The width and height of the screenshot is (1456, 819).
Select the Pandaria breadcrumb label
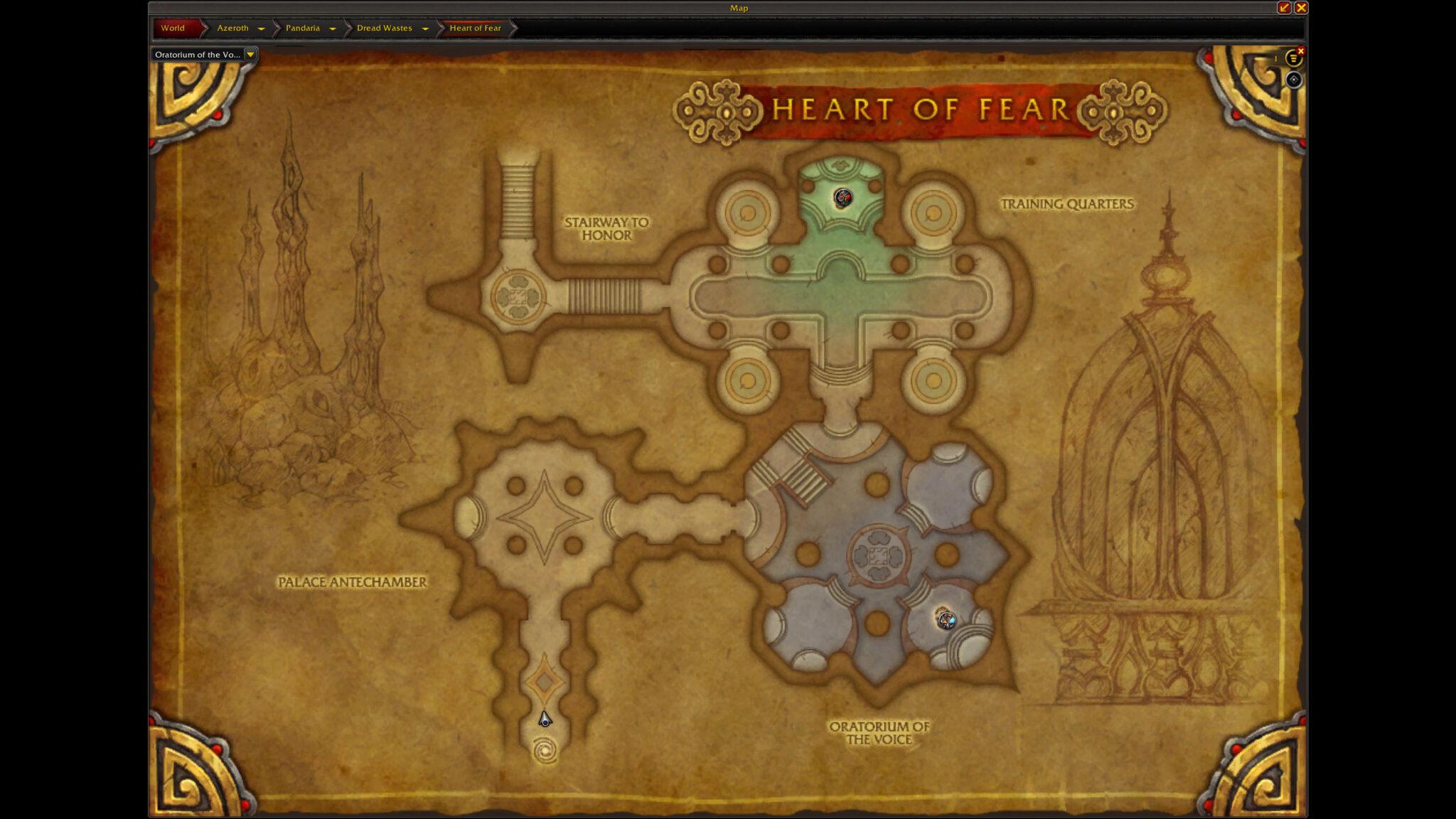(302, 28)
